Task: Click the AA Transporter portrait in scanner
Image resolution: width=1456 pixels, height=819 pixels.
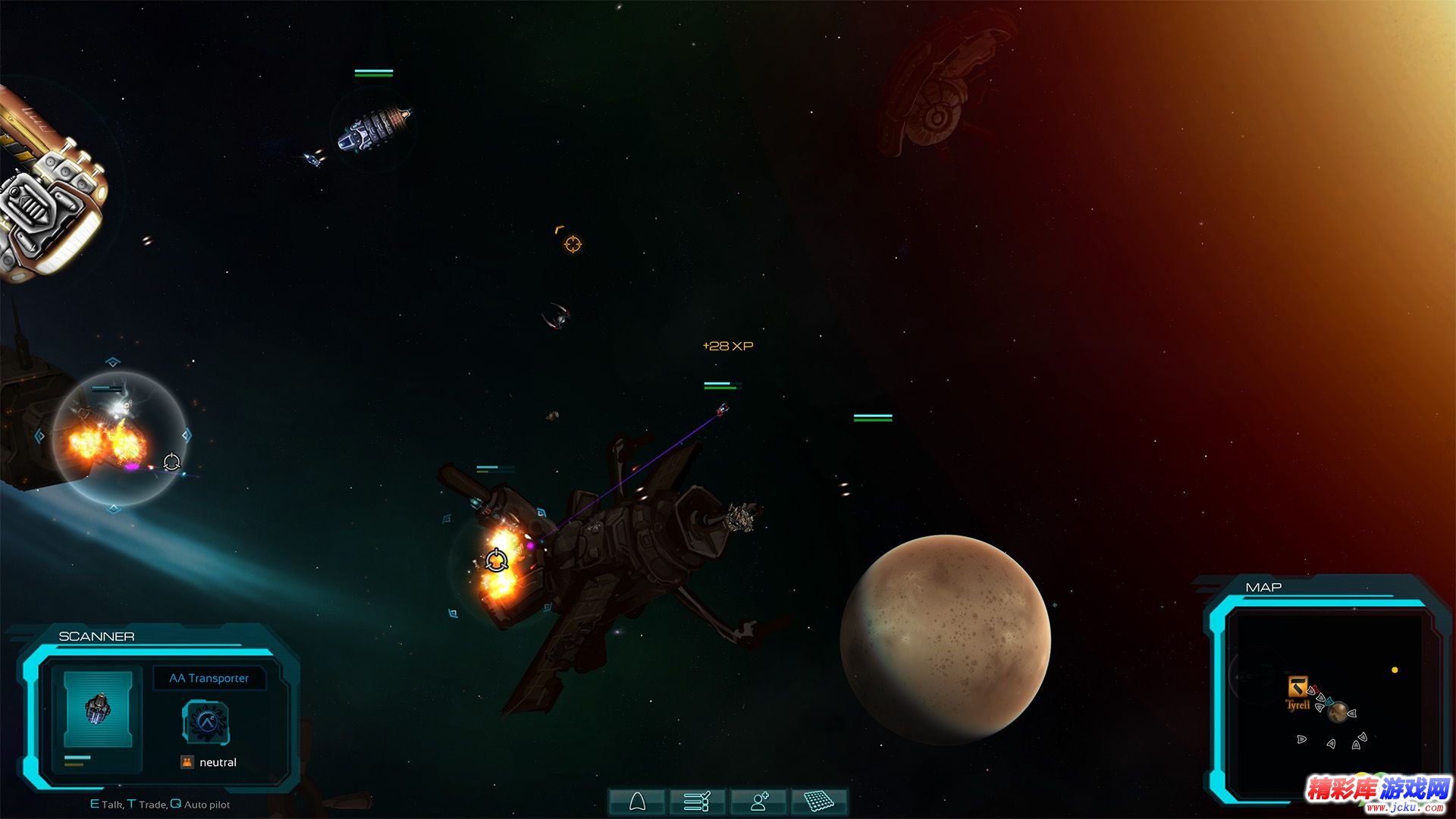Action: tap(98, 709)
